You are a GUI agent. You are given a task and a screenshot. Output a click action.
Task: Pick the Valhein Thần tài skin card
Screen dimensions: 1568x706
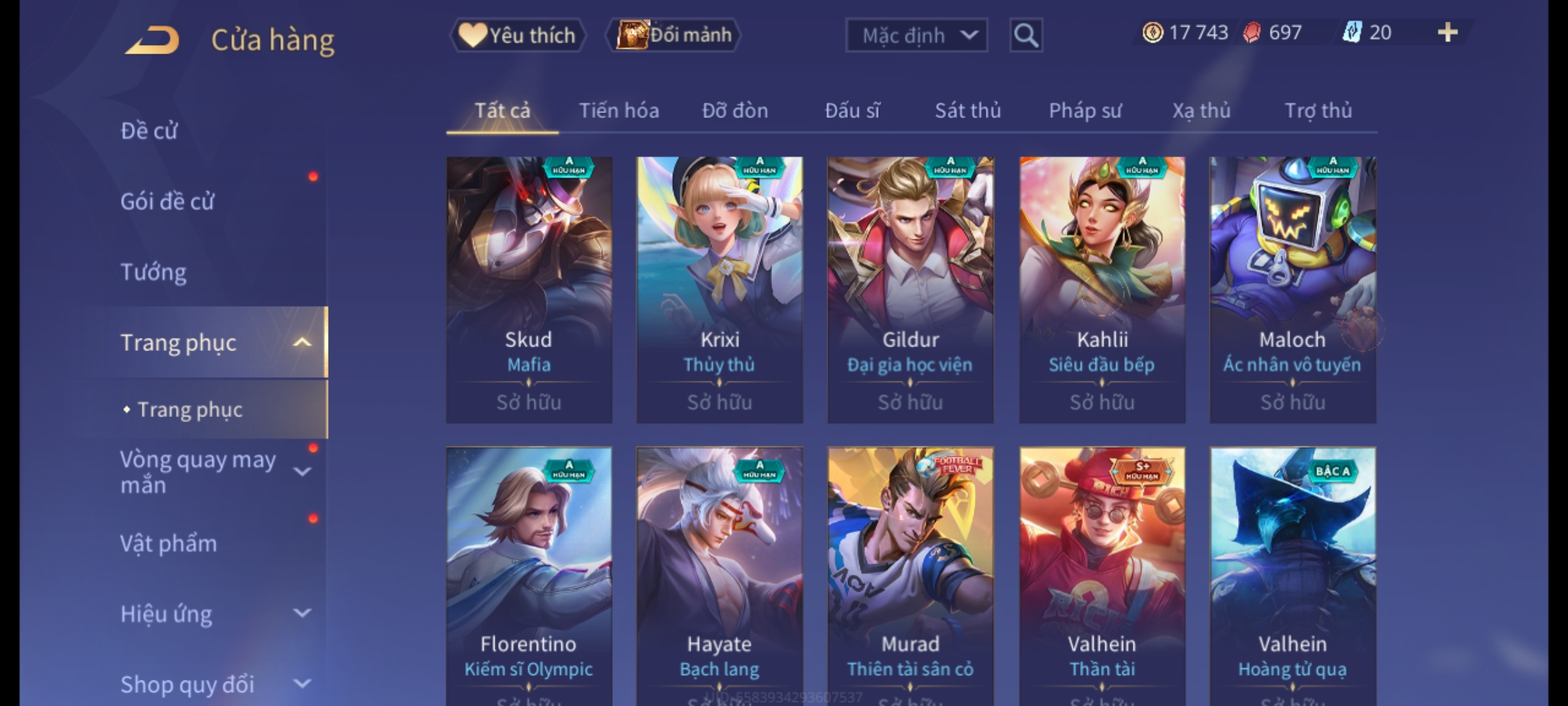pos(1102,575)
